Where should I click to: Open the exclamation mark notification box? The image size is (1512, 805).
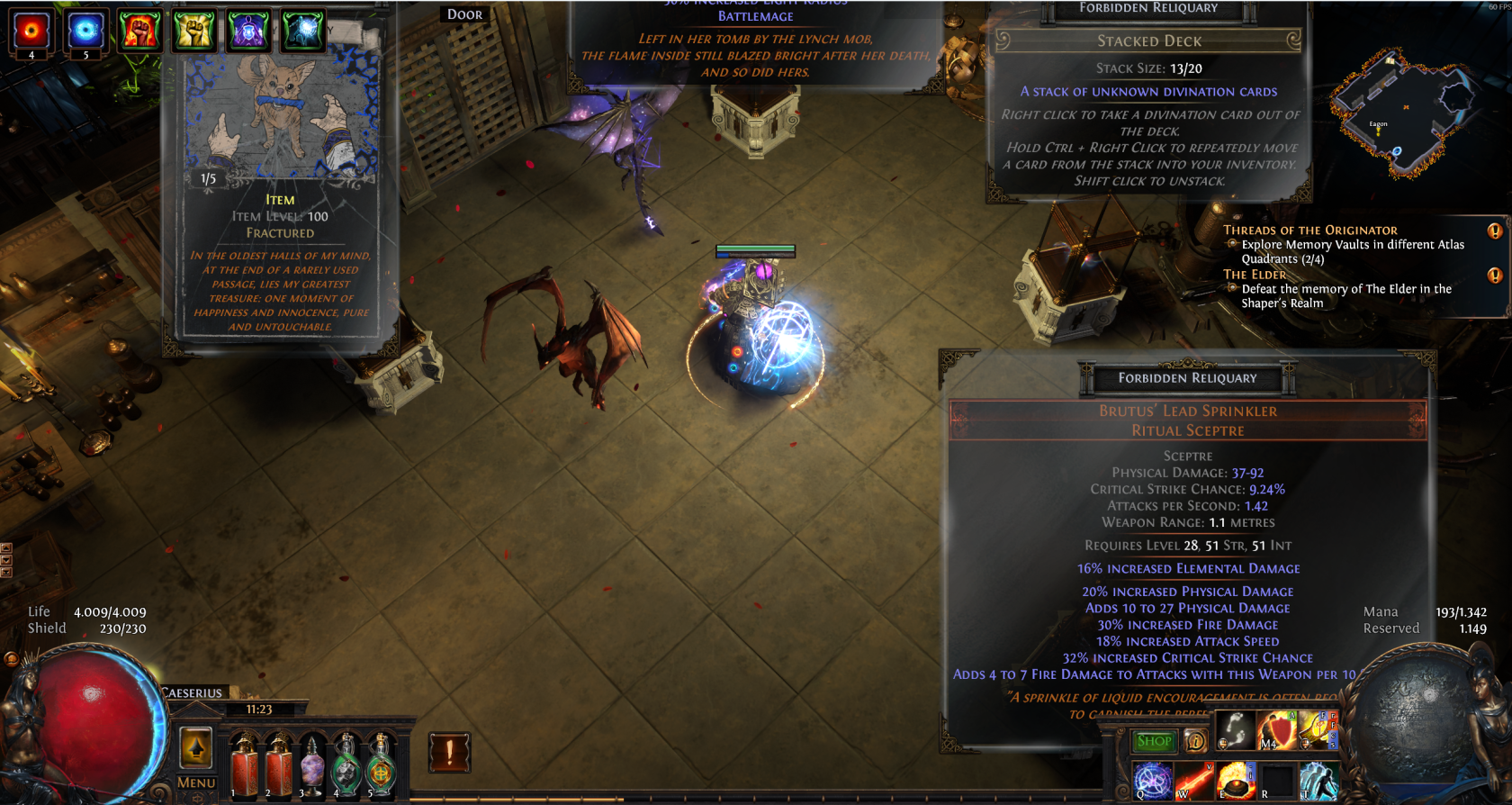pyautogui.click(x=449, y=752)
